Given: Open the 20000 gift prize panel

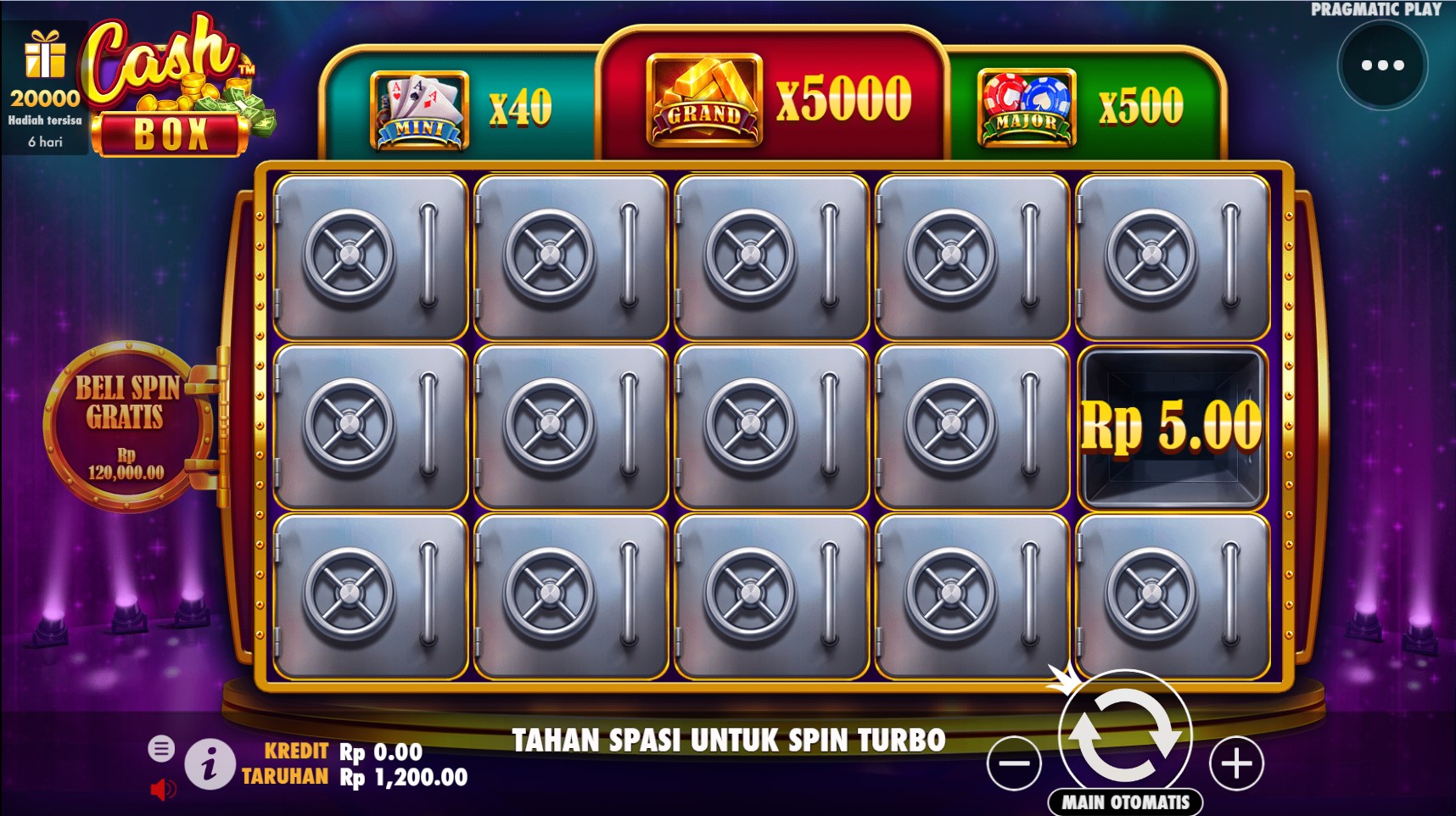Looking at the screenshot, I should click(45, 87).
